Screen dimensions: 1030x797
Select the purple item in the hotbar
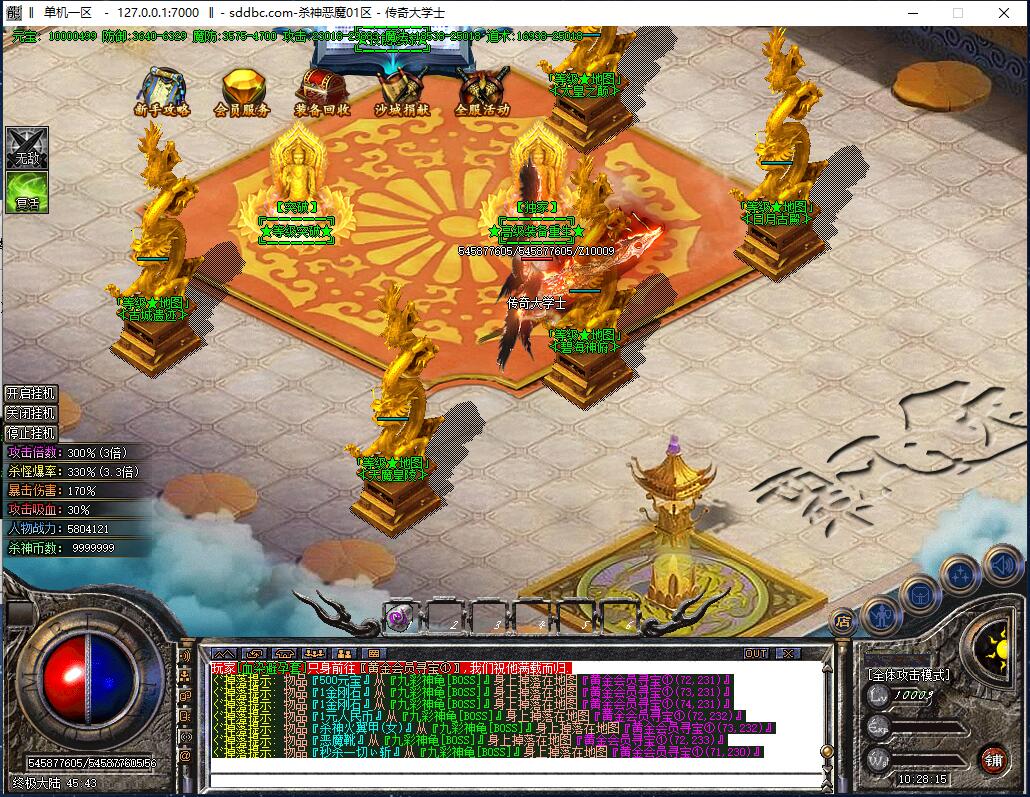(398, 617)
